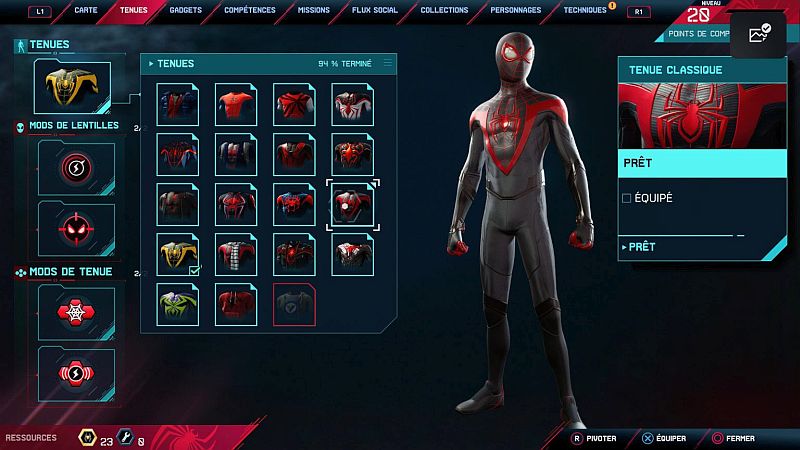Open the Missions tab
The image size is (800, 450).
point(313,10)
